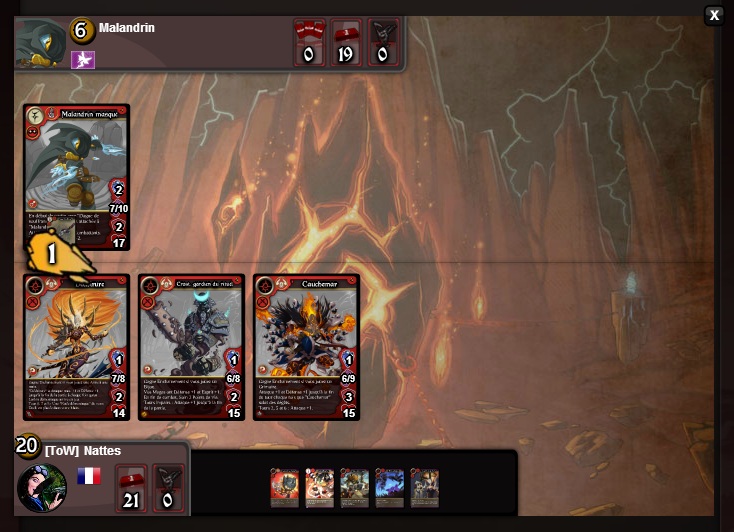Close the battle window with the X
This screenshot has width=734, height=532.
[713, 15]
